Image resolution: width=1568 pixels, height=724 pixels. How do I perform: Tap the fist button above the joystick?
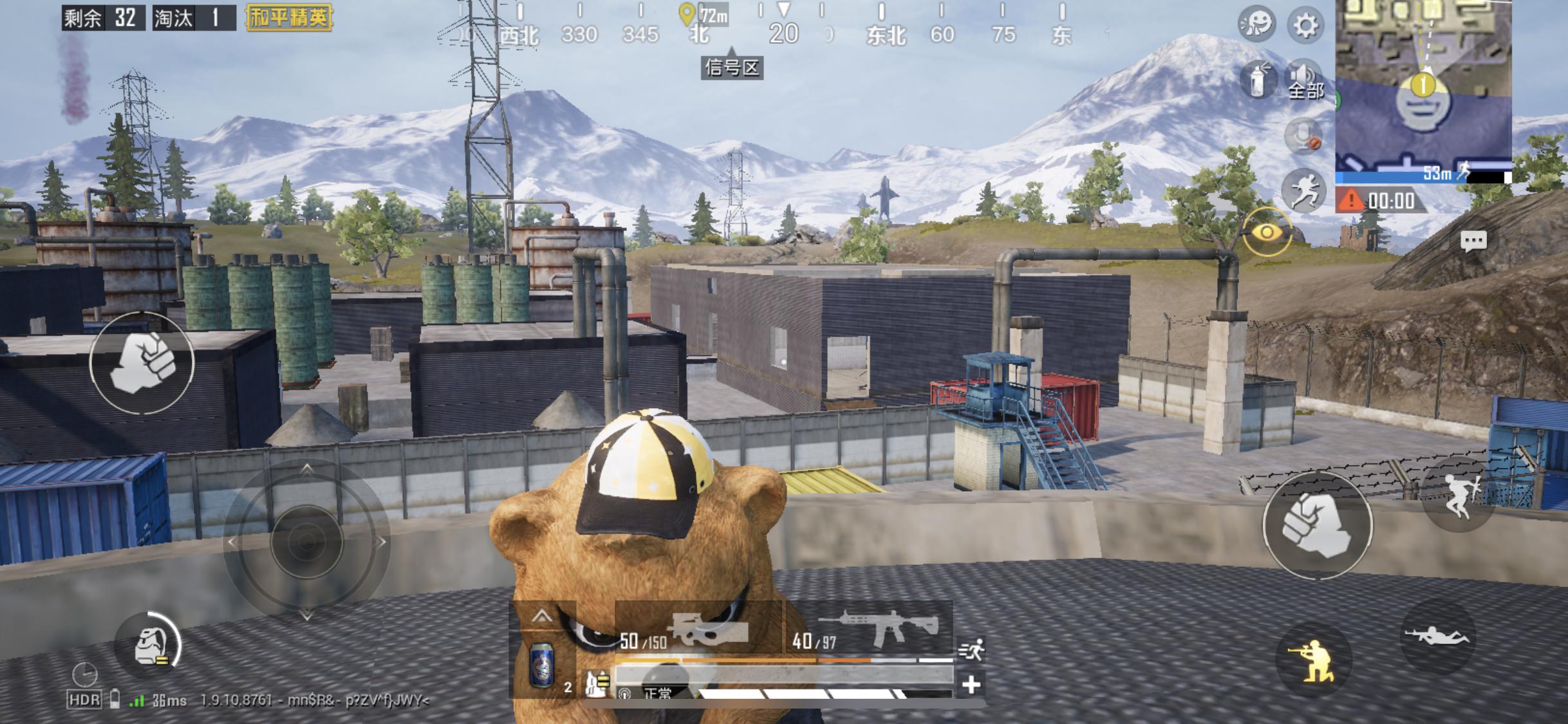point(142,362)
